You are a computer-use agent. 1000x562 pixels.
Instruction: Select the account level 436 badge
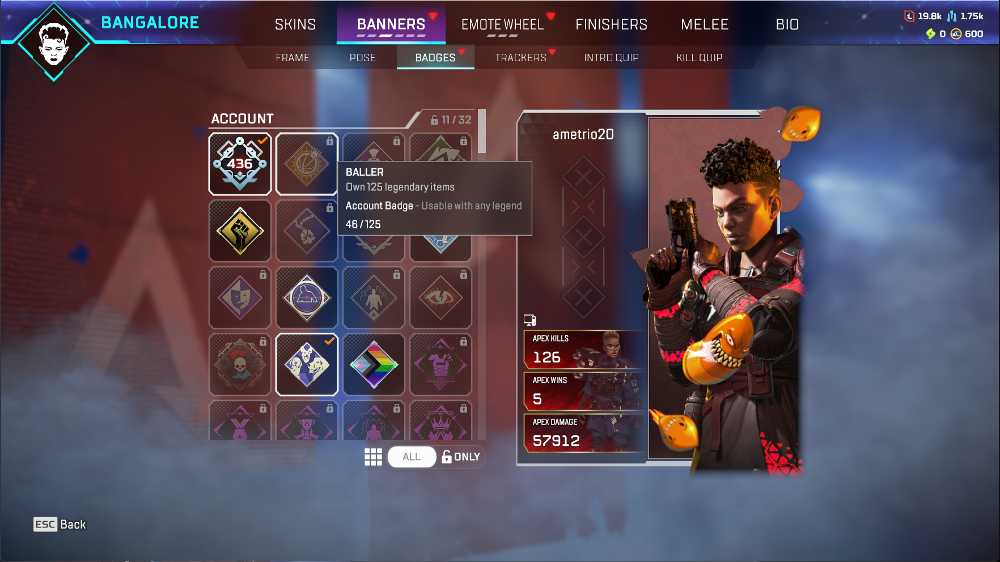[240, 164]
